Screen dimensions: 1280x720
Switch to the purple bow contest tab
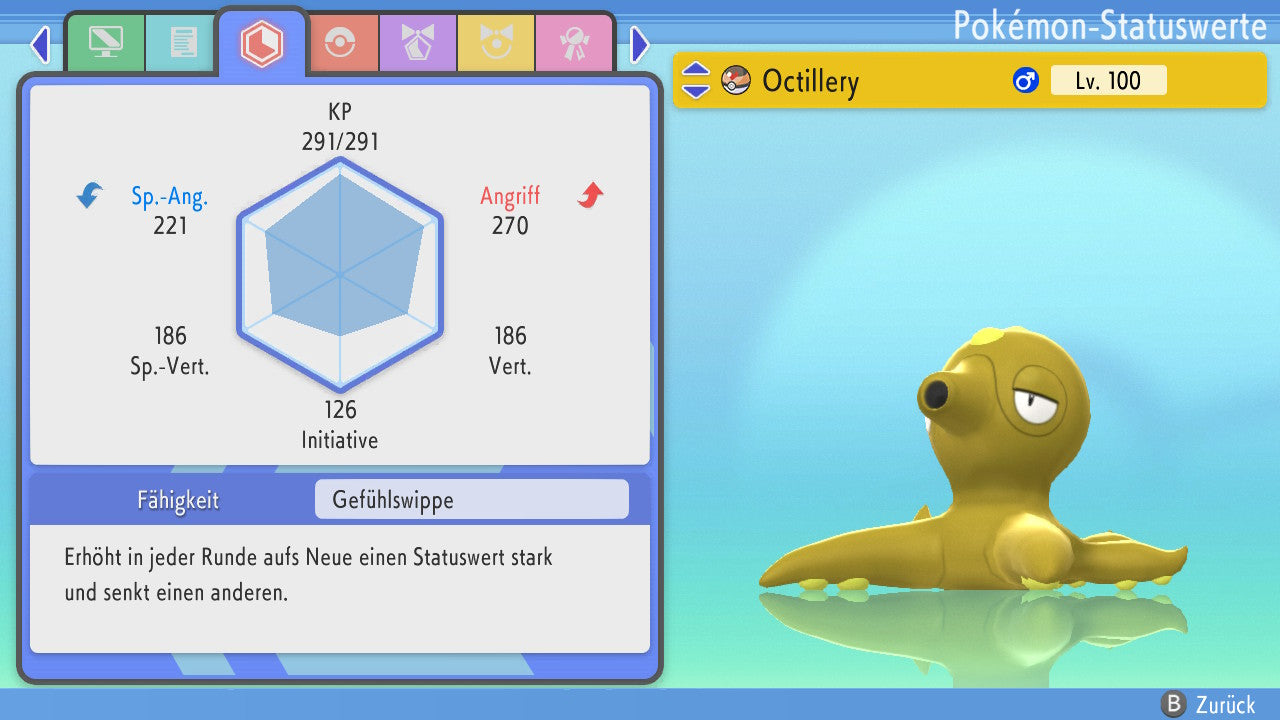[x=417, y=43]
